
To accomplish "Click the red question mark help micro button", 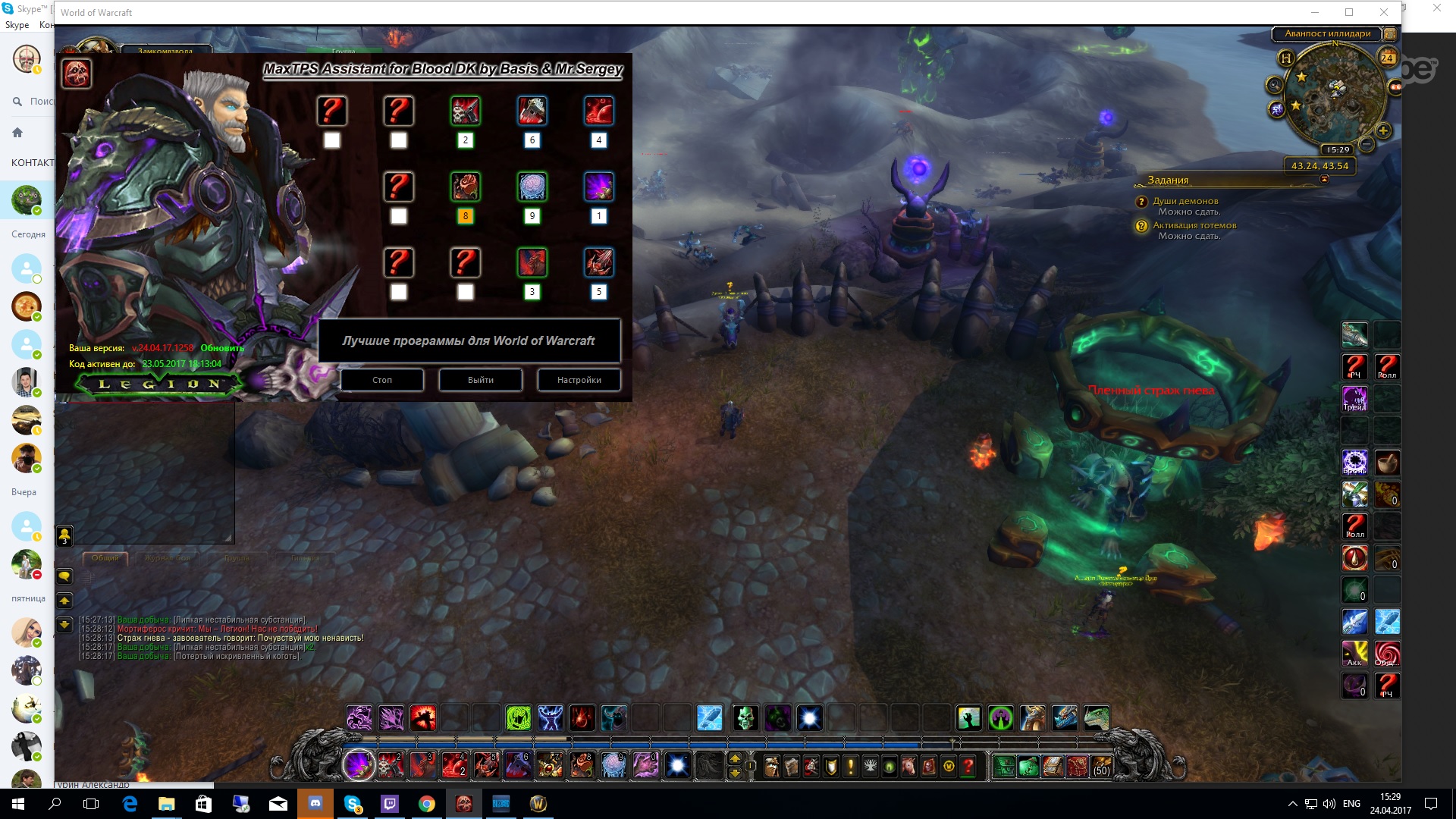I will [x=968, y=767].
